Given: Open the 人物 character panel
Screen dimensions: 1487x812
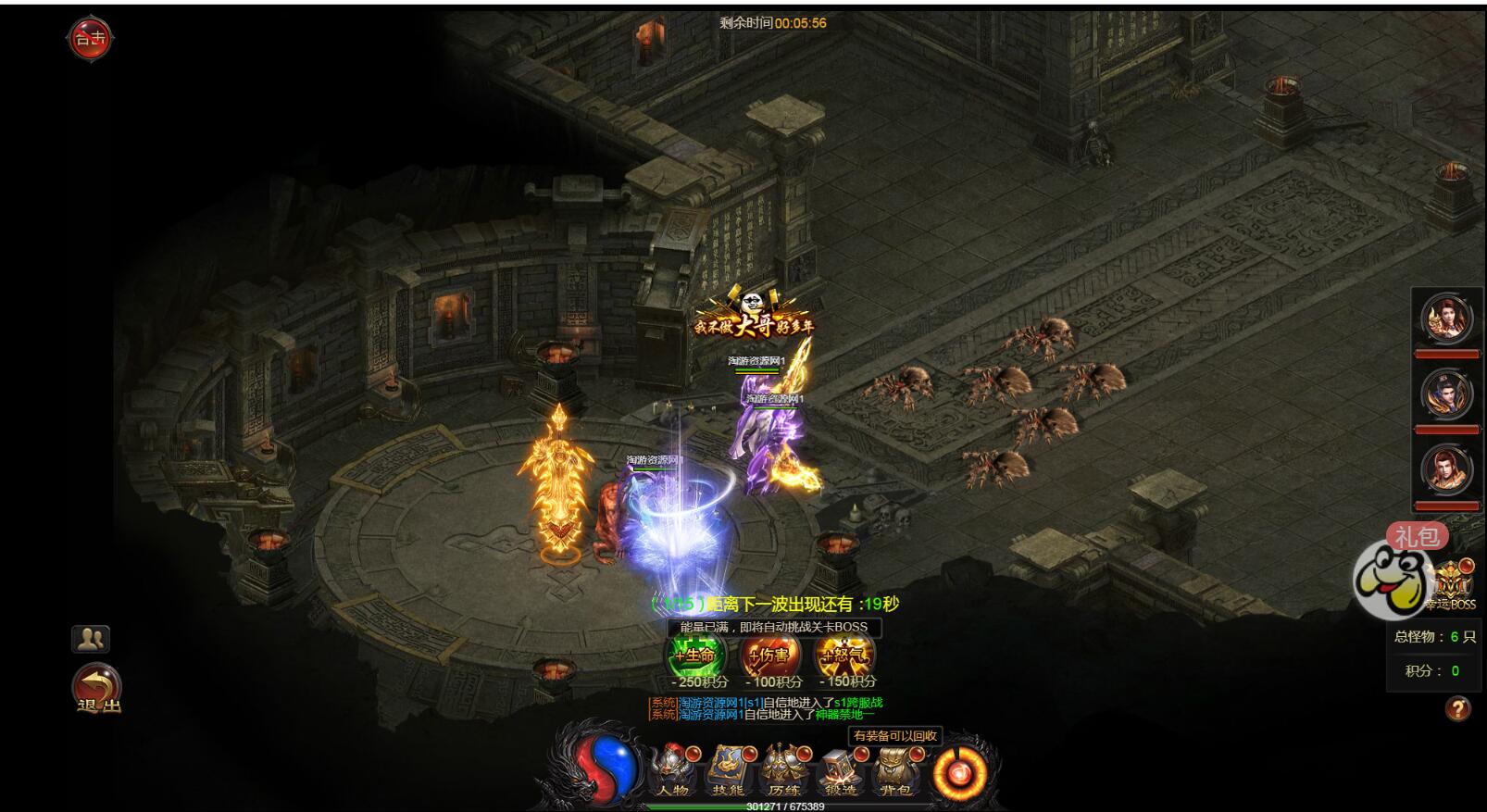Looking at the screenshot, I should (x=673, y=770).
